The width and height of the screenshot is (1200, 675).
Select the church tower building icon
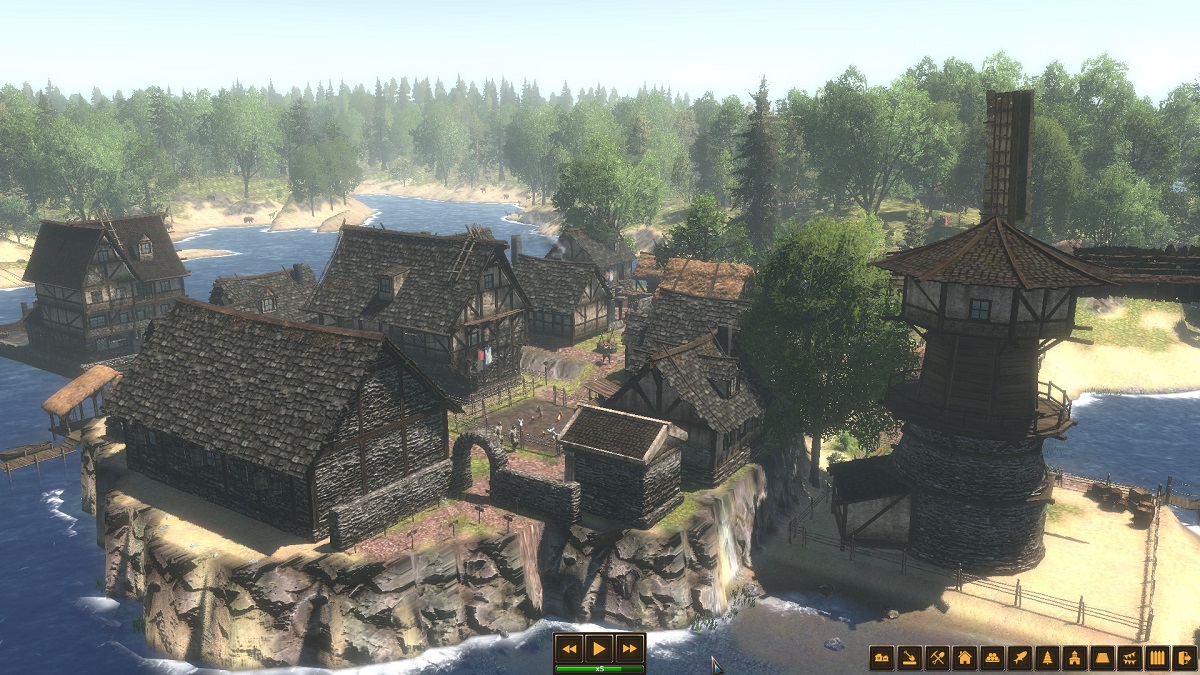point(1074,658)
